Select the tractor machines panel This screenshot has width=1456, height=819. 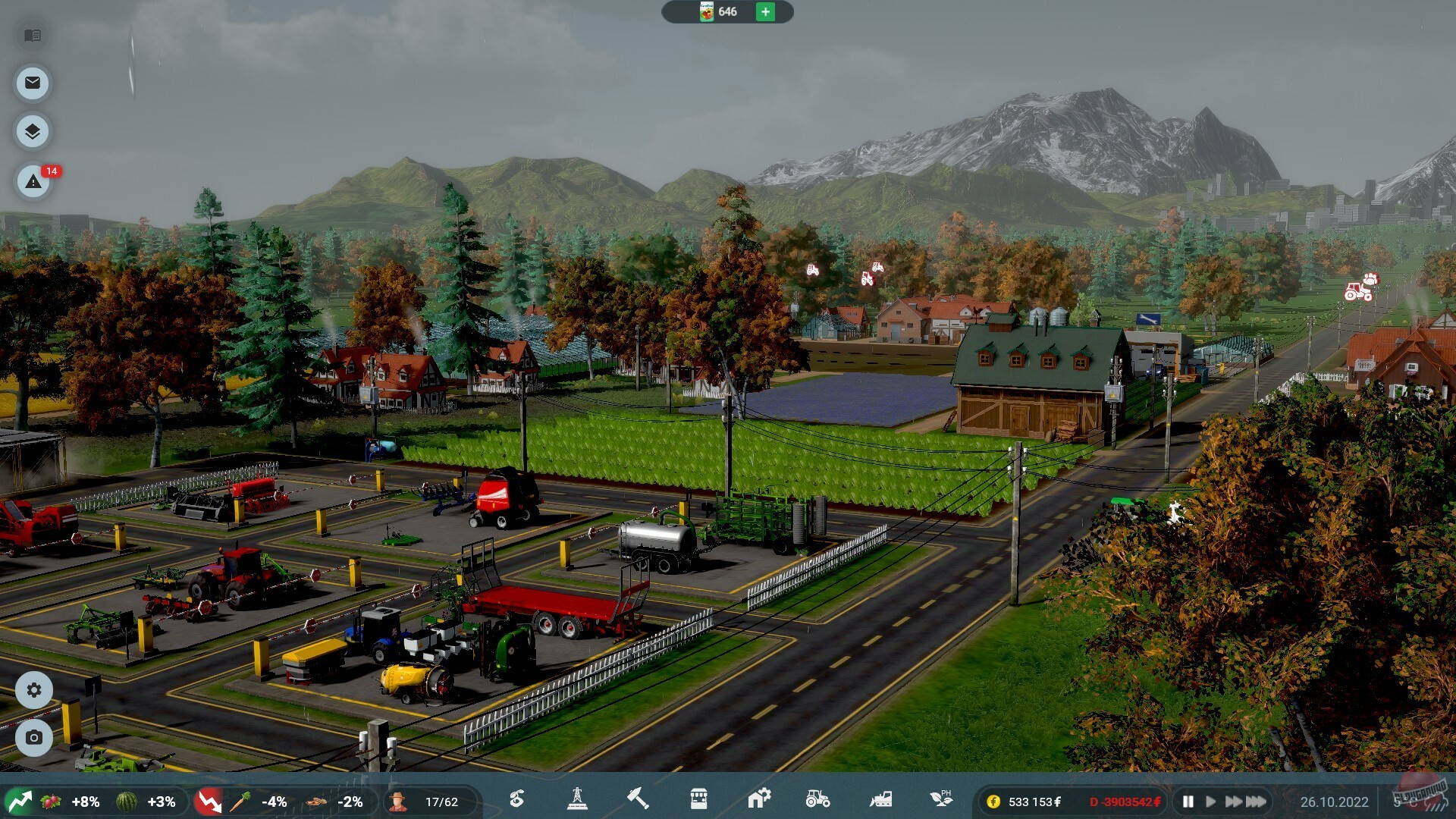coord(819,801)
